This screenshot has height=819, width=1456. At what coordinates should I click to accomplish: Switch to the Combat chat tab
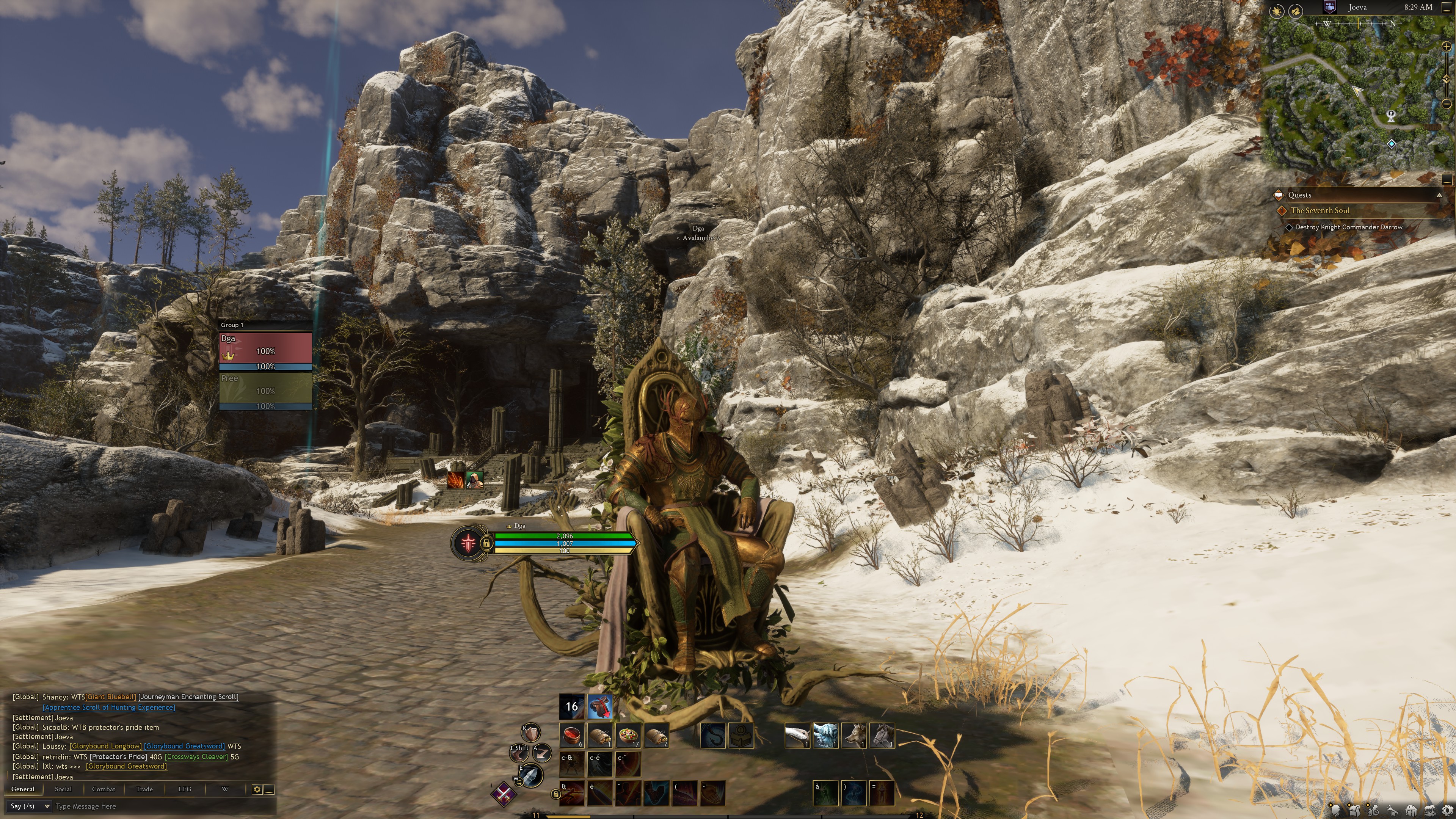104,789
